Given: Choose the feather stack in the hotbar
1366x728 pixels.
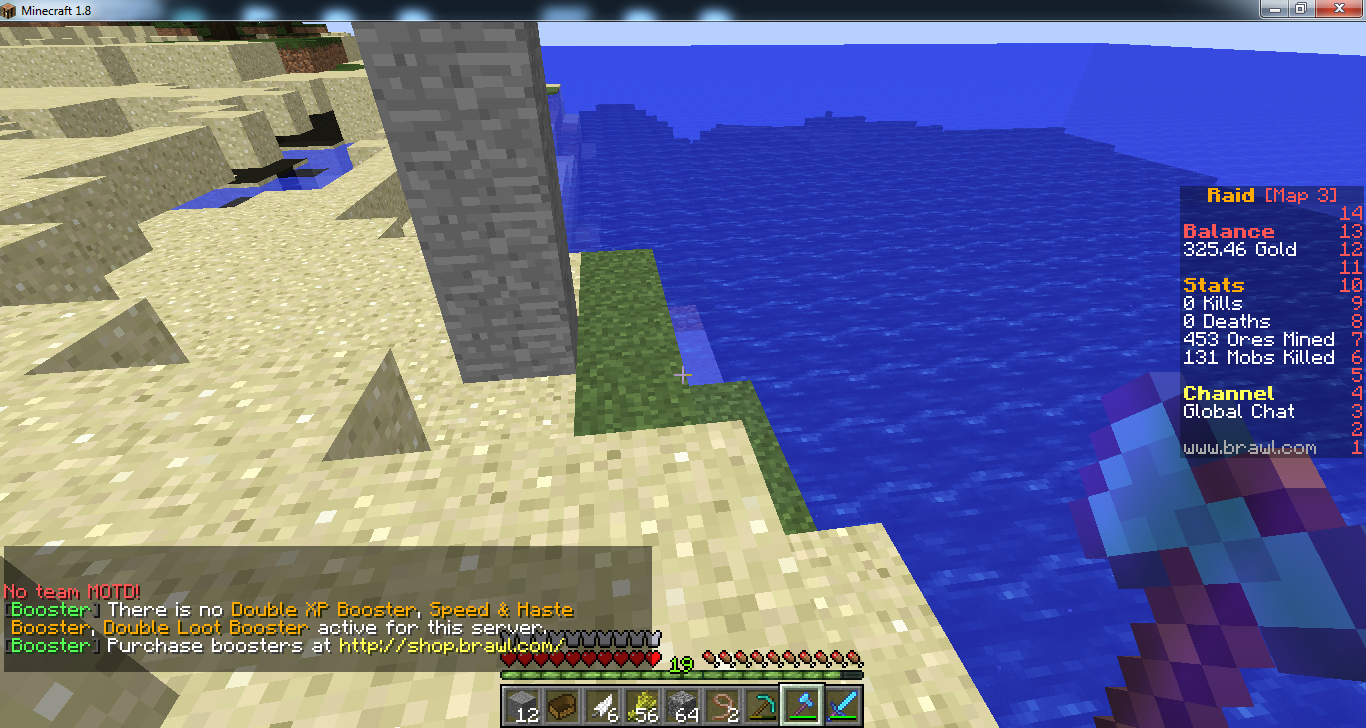Looking at the screenshot, I should coord(602,704).
